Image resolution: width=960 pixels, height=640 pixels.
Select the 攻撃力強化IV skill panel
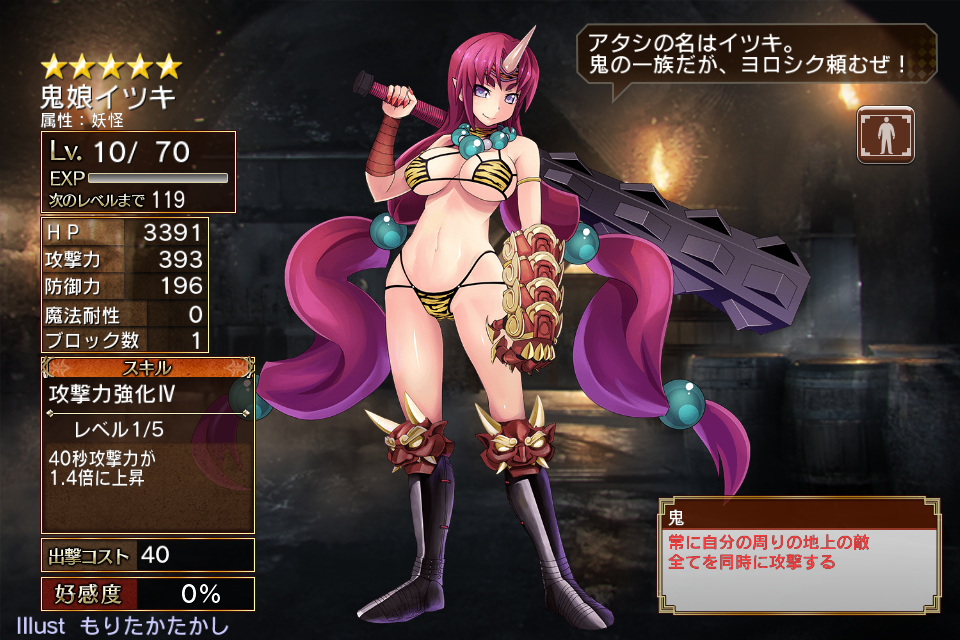point(147,445)
